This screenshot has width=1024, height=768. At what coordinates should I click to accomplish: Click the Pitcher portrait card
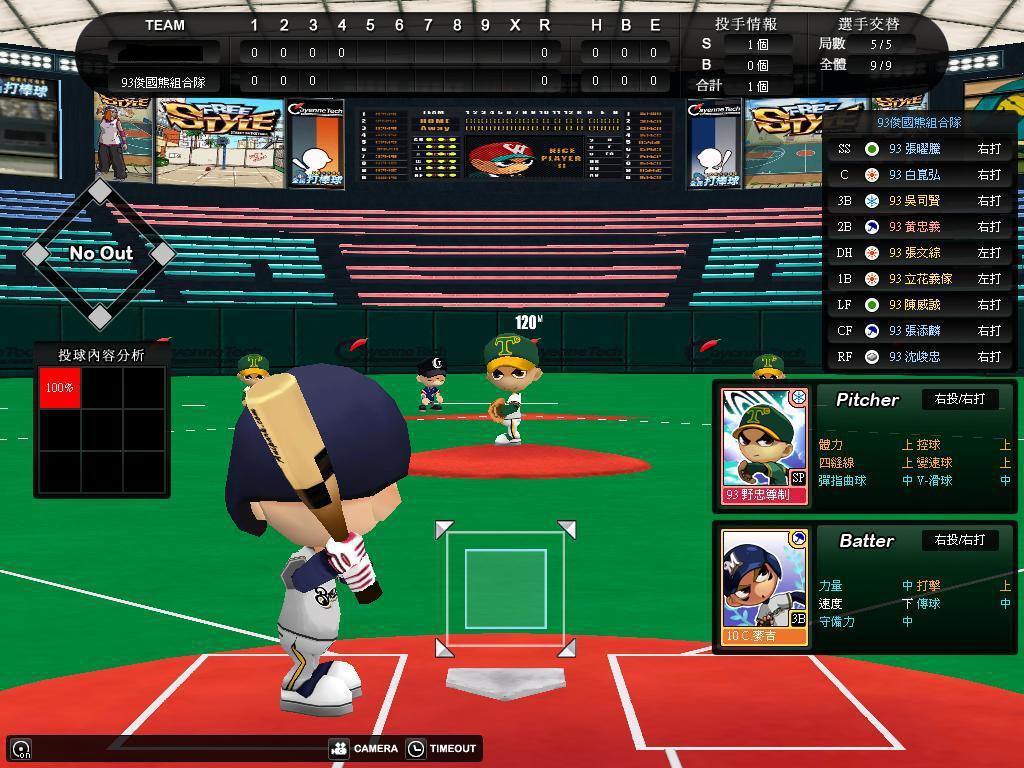[765, 446]
